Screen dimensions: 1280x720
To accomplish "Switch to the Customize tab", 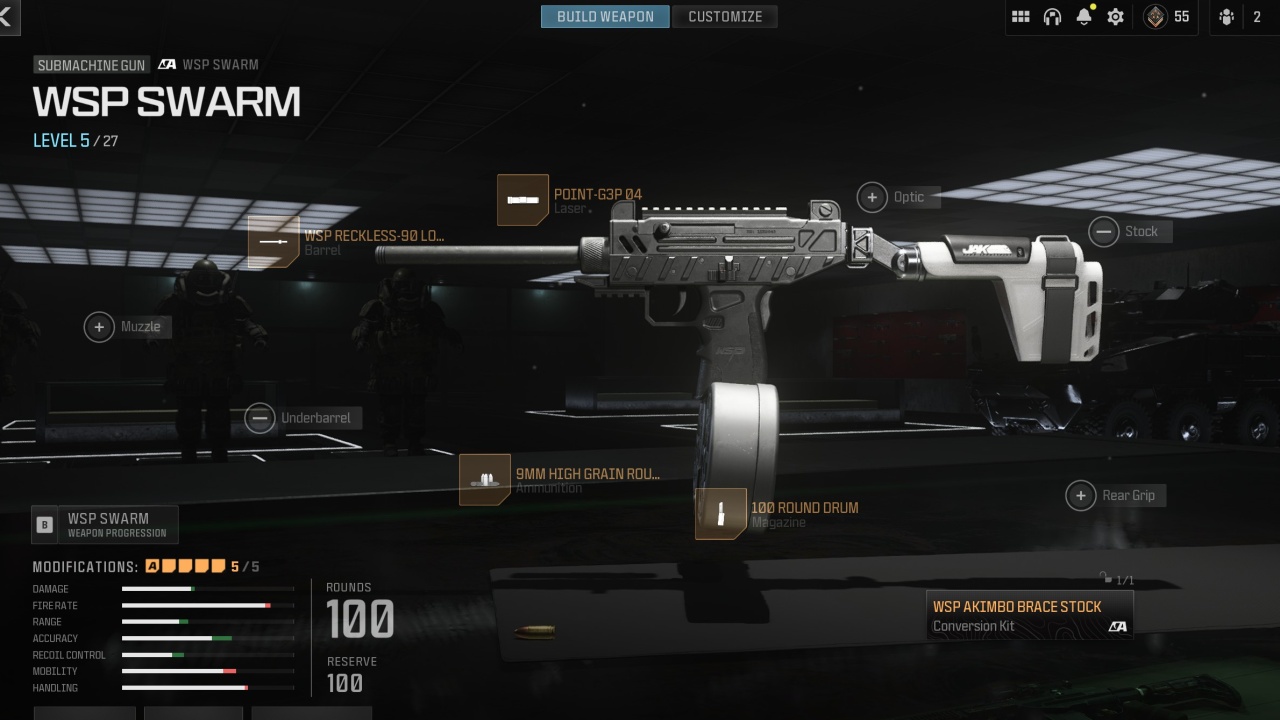I will 725,16.
